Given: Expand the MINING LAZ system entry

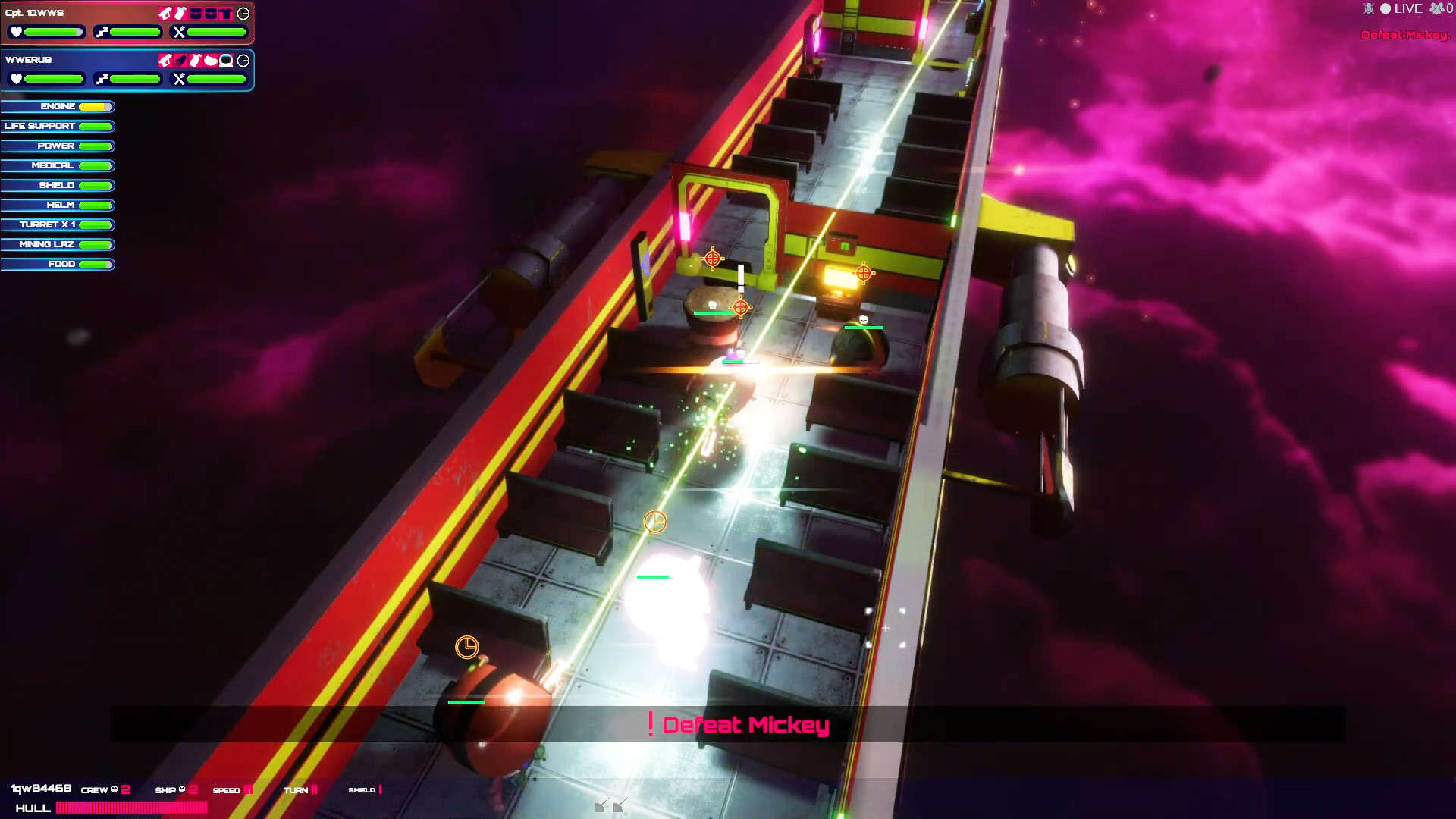Looking at the screenshot, I should [x=58, y=244].
